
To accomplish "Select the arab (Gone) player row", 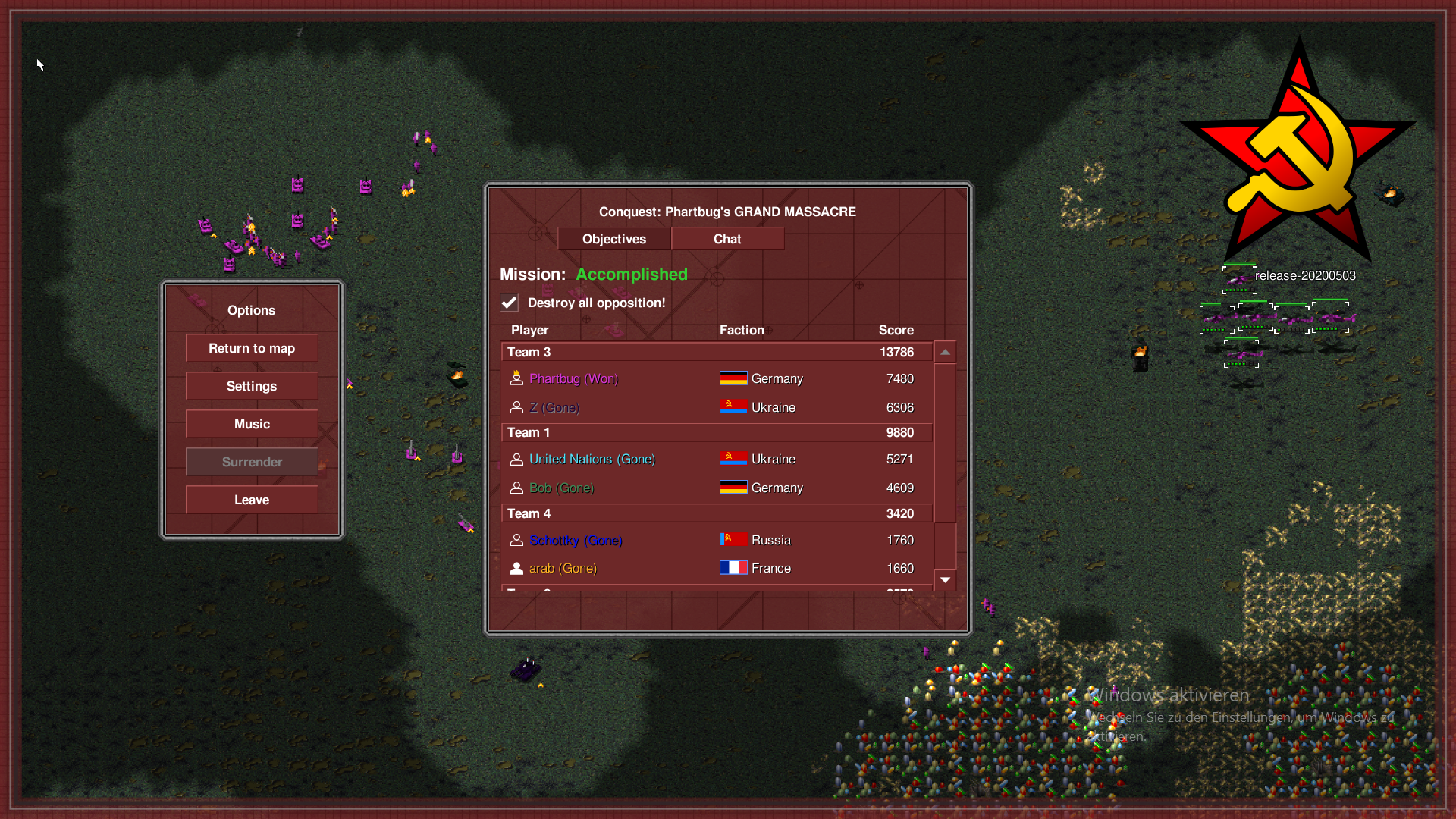I will 563,568.
